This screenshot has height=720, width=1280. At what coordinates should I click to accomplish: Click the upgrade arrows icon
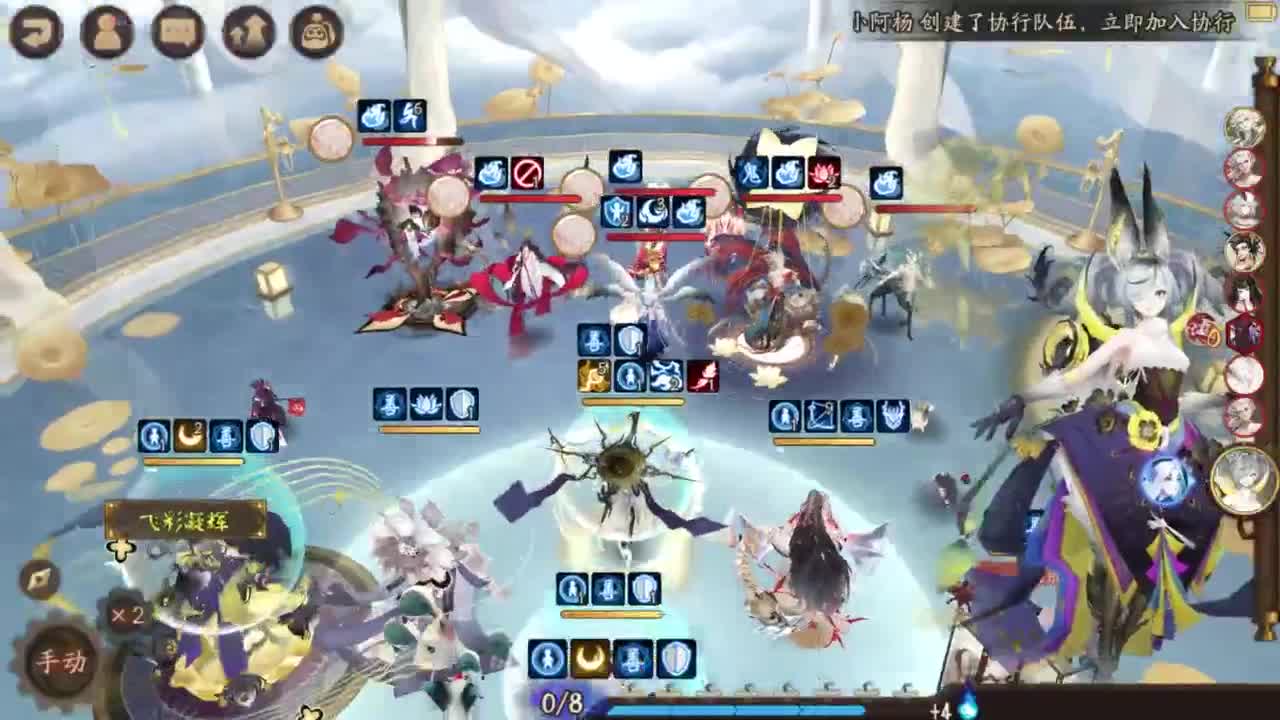(x=247, y=31)
